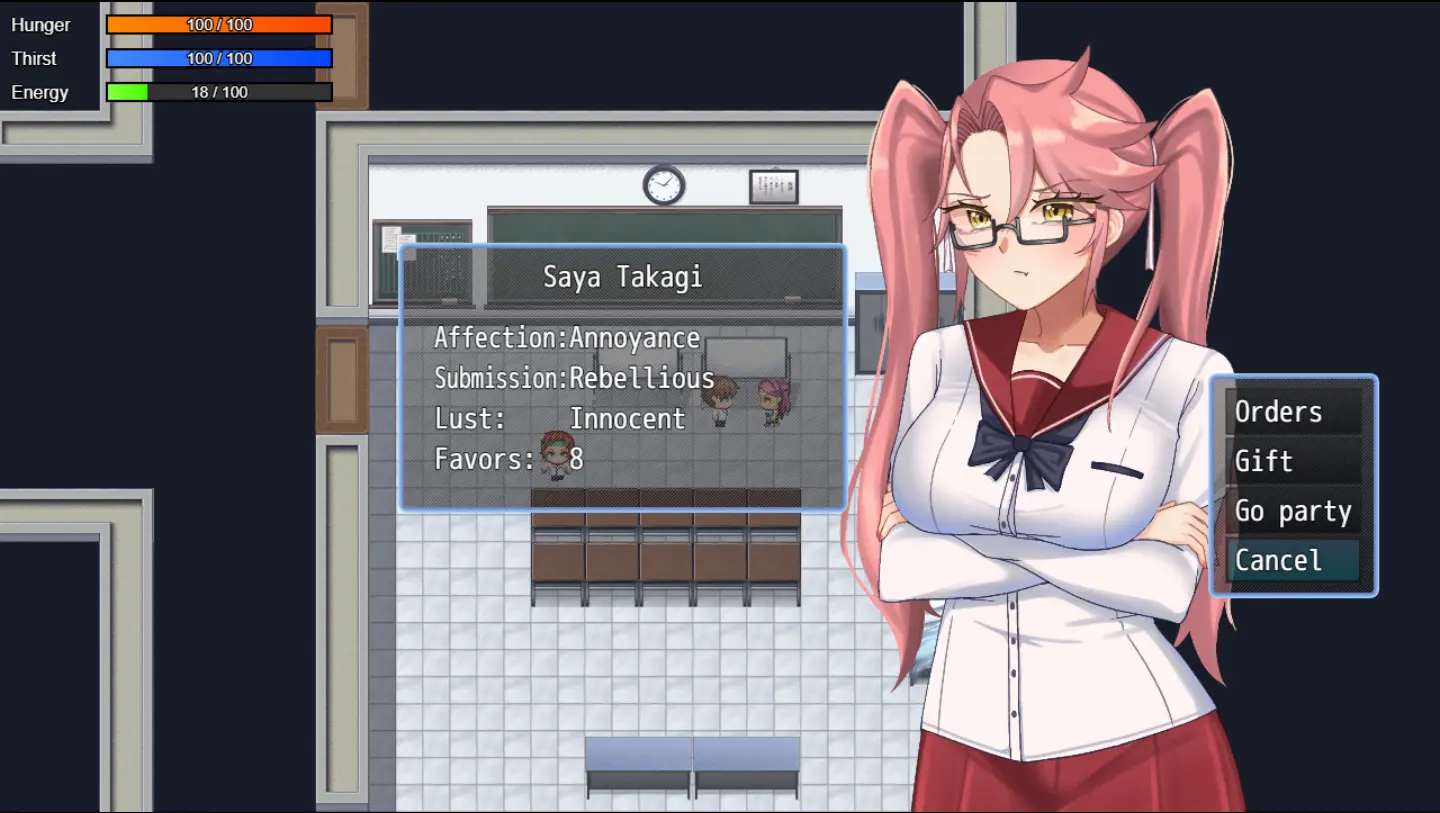The width and height of the screenshot is (1440, 813).
Task: Click the Saya Takagi name header
Action: [x=622, y=277]
